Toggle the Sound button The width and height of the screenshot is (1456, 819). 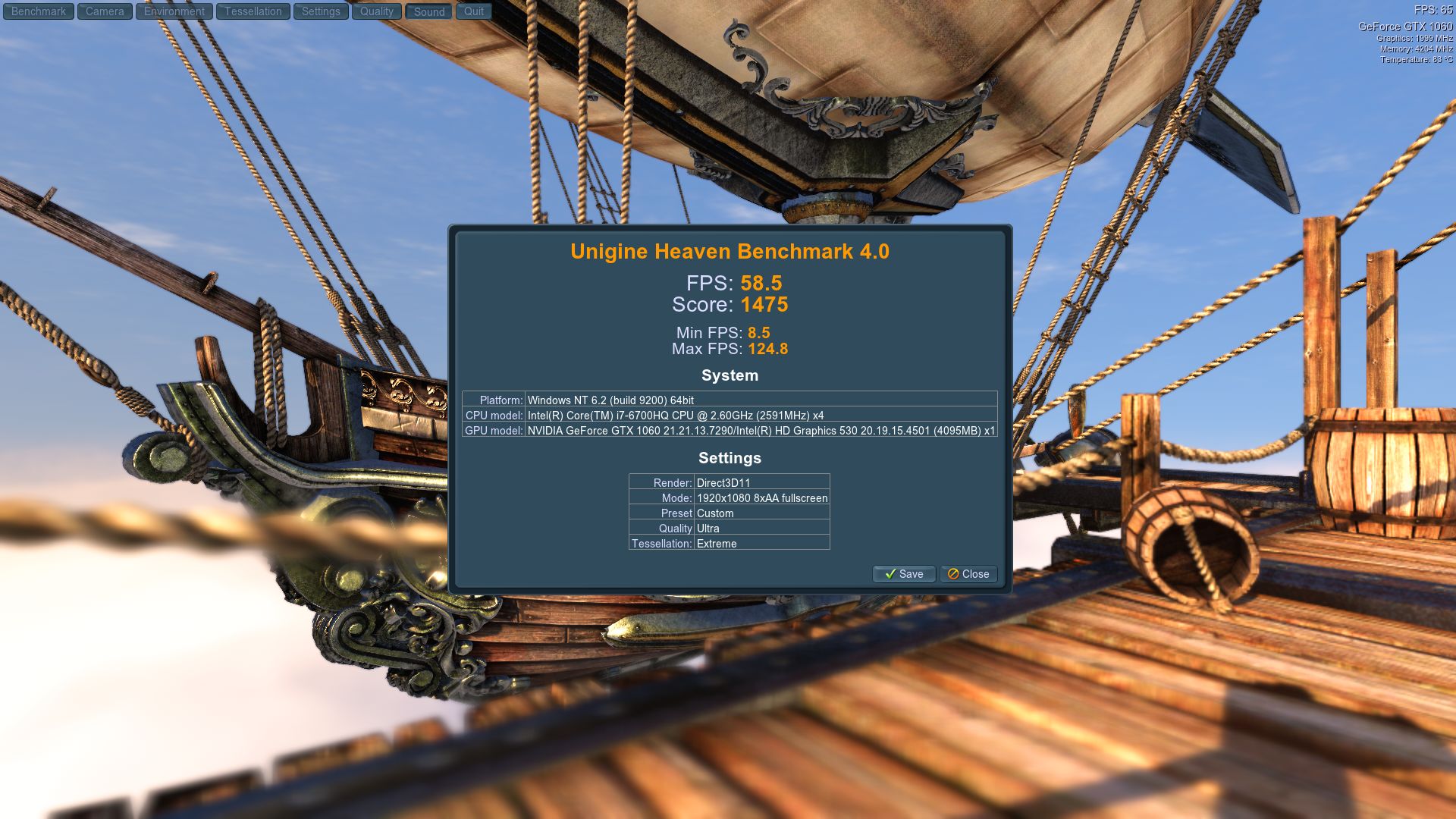click(429, 12)
